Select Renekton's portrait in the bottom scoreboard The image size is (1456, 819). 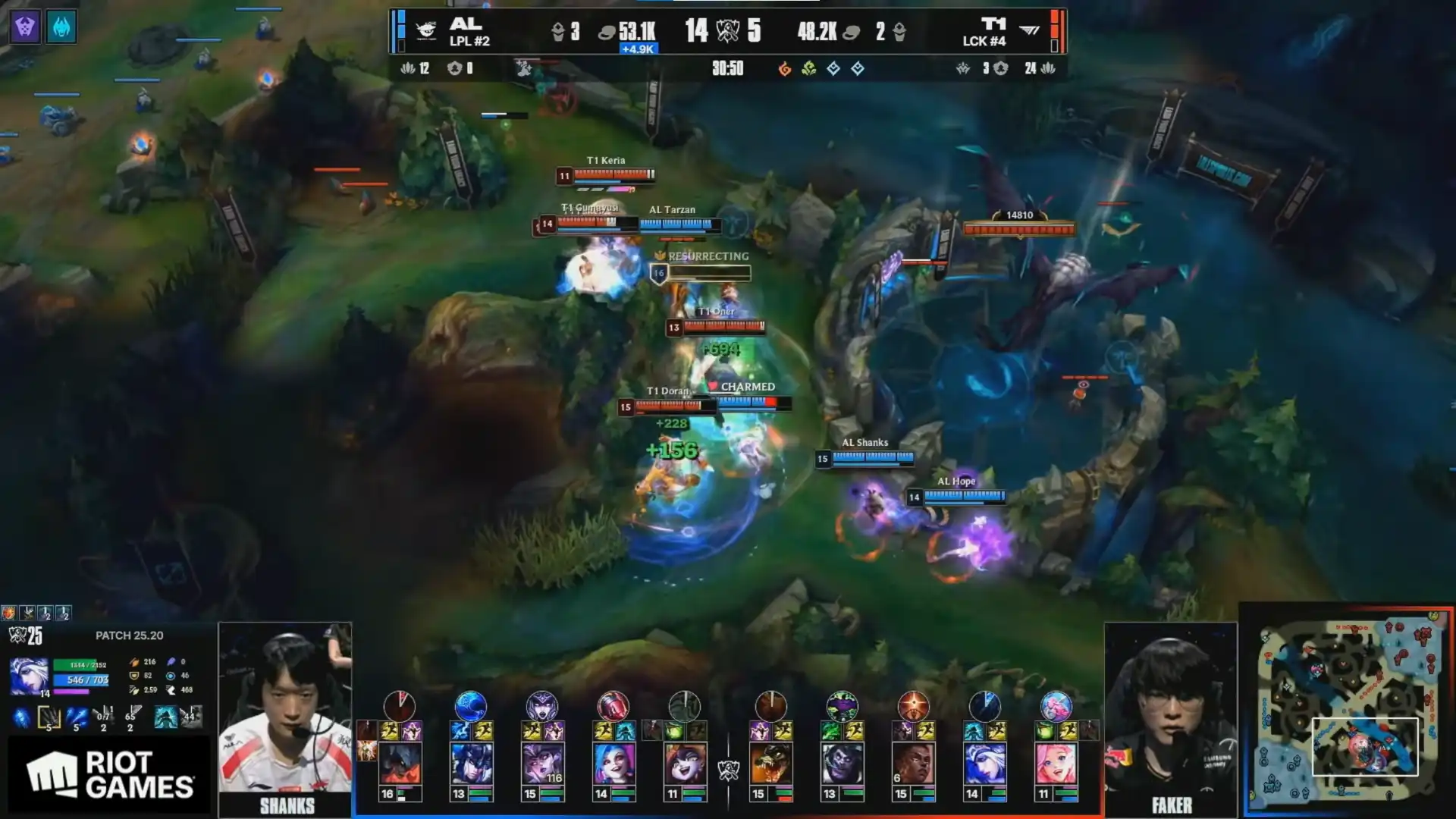(770, 764)
